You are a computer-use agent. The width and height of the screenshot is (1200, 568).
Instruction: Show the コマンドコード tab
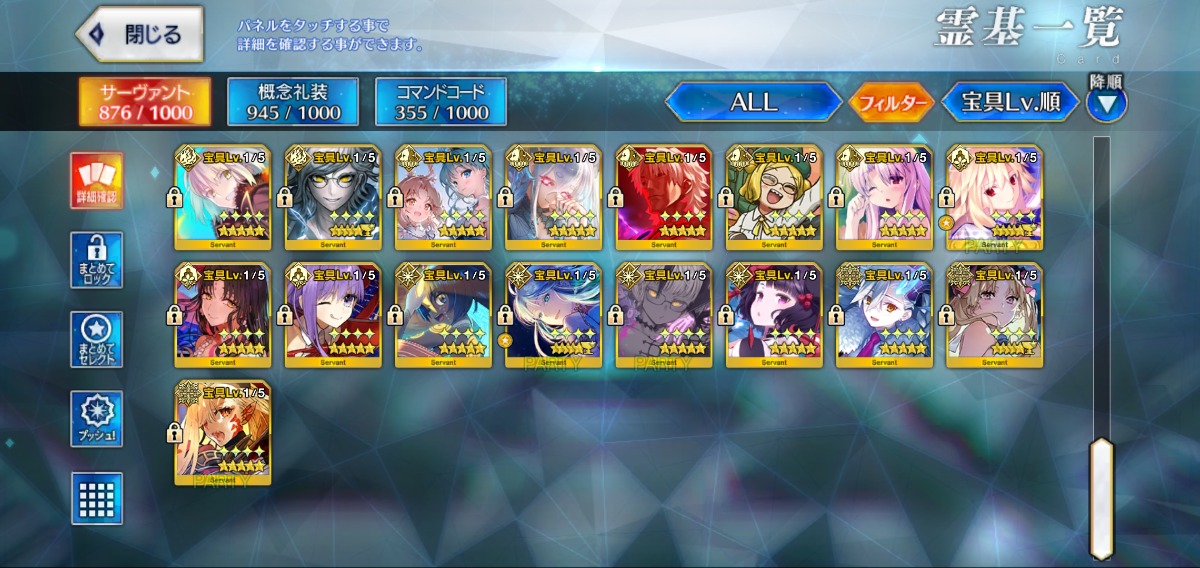pyautogui.click(x=441, y=101)
